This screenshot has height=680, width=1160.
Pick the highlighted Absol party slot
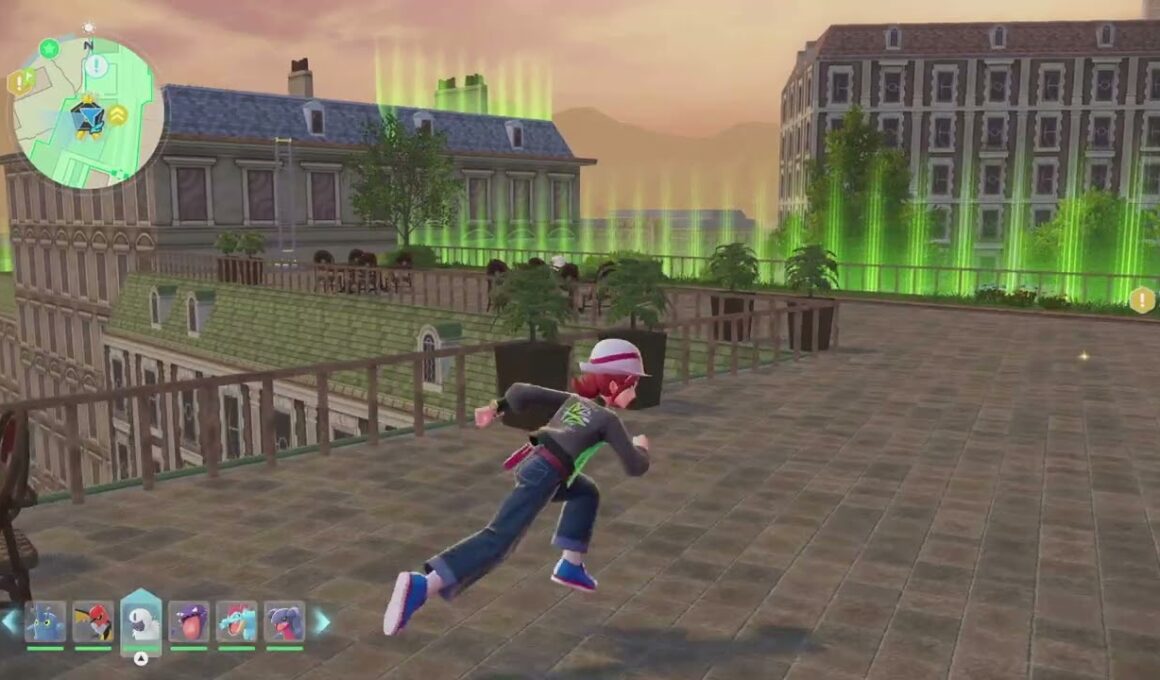pyautogui.click(x=141, y=622)
